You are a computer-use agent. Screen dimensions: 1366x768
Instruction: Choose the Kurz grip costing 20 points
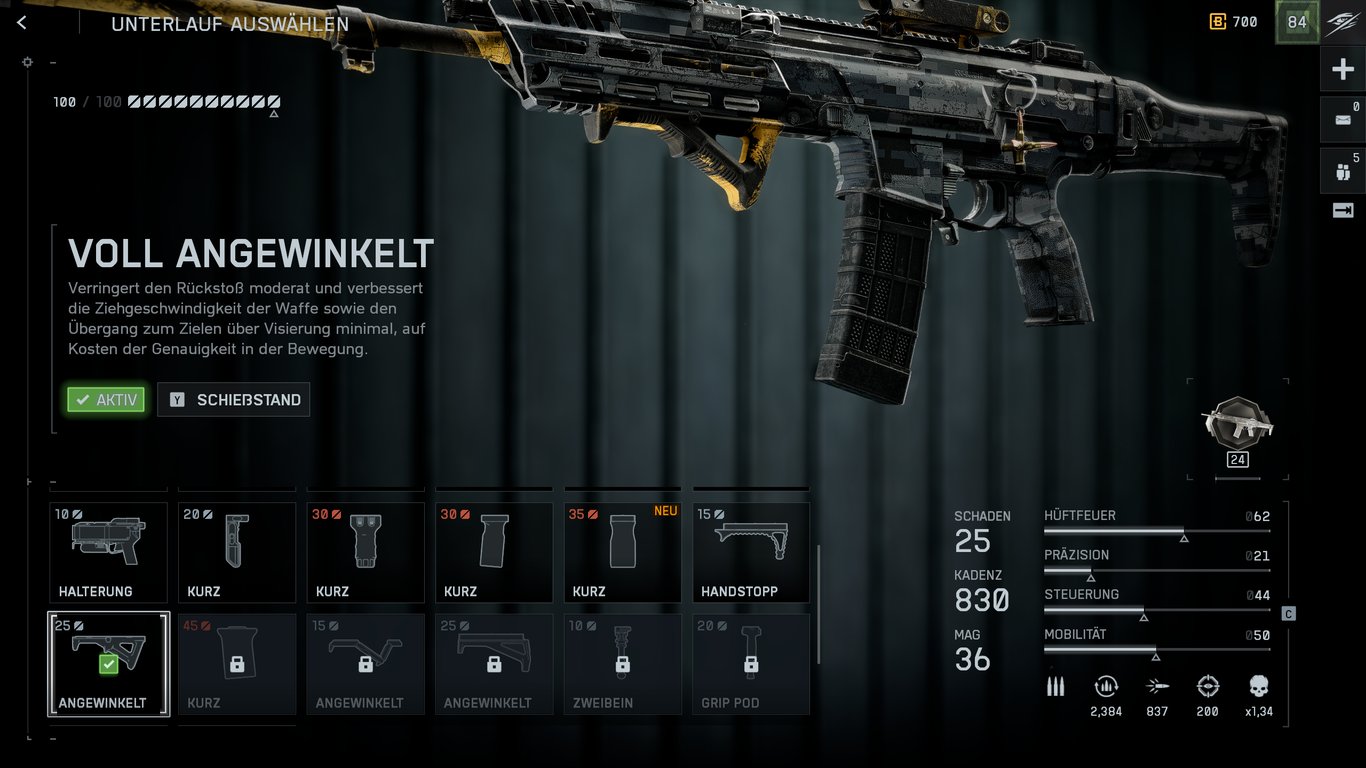237,552
